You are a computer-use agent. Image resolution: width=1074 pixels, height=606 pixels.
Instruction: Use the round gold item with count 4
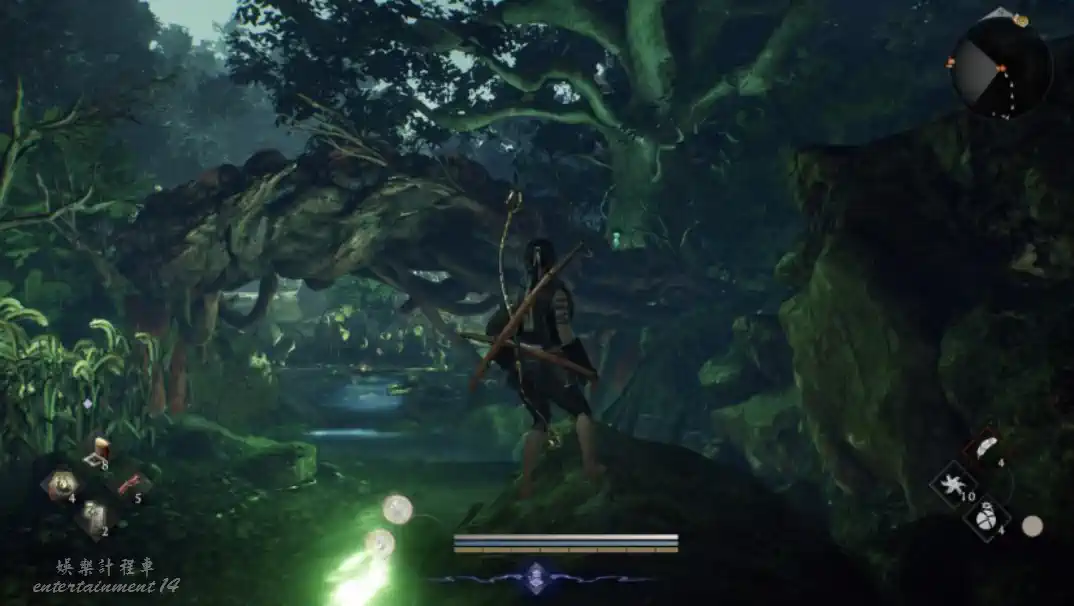(62, 484)
